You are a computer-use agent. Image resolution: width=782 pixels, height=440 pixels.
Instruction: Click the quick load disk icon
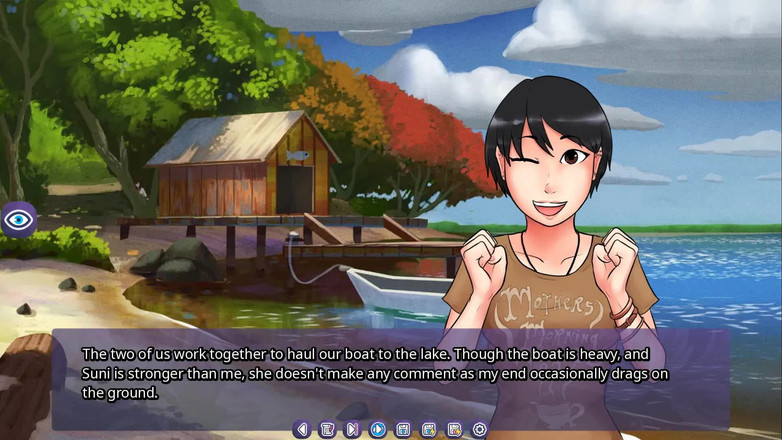point(454,429)
